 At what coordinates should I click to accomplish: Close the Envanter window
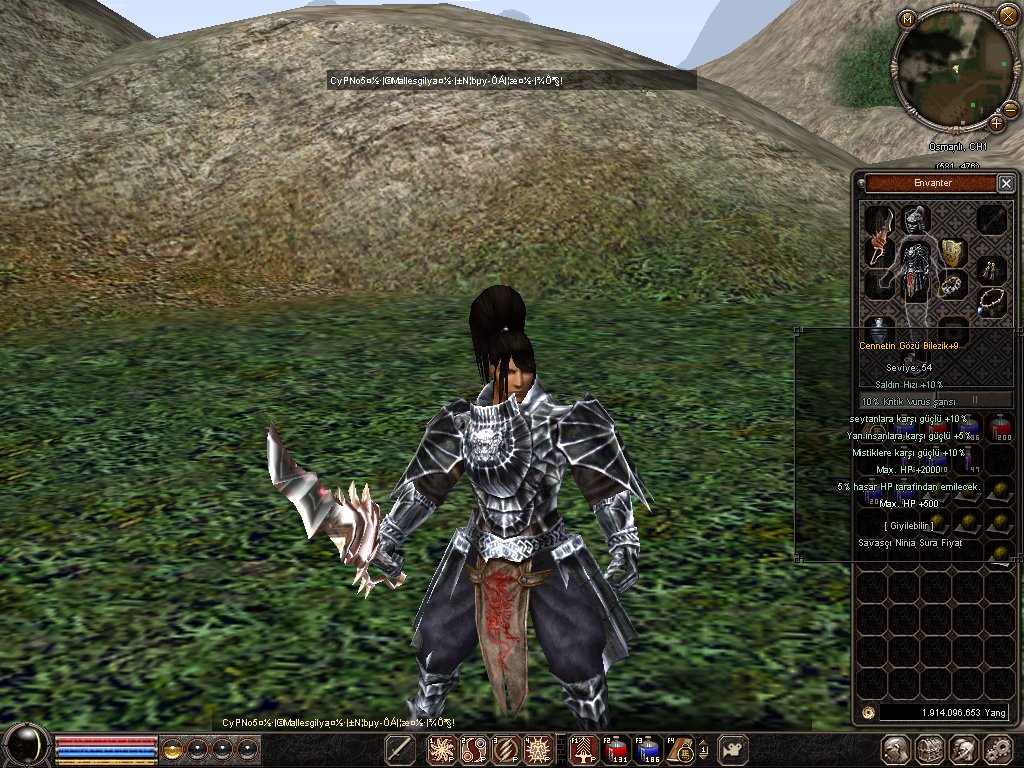point(1006,183)
